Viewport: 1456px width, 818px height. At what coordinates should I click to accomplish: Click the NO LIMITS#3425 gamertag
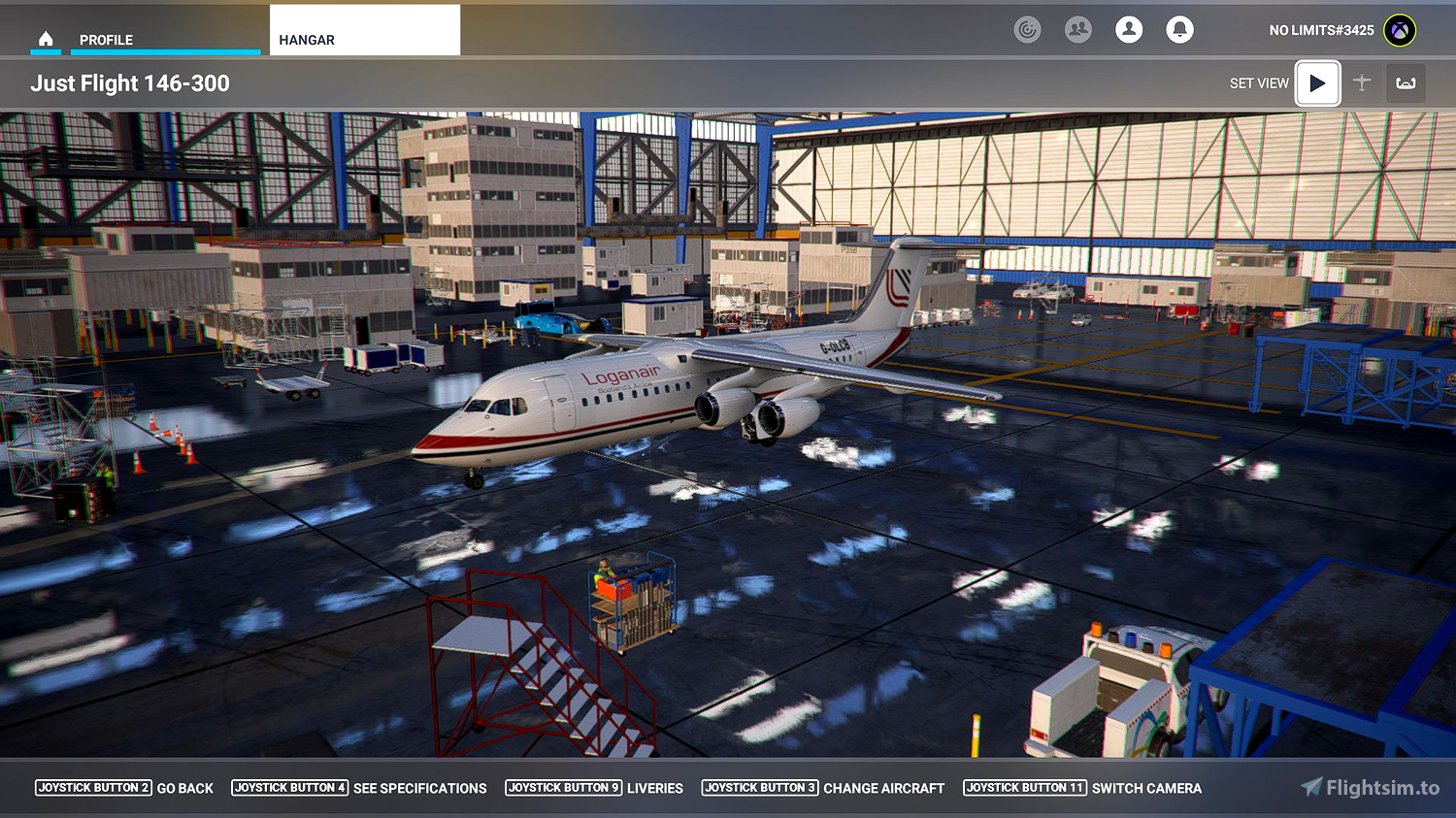[1321, 29]
